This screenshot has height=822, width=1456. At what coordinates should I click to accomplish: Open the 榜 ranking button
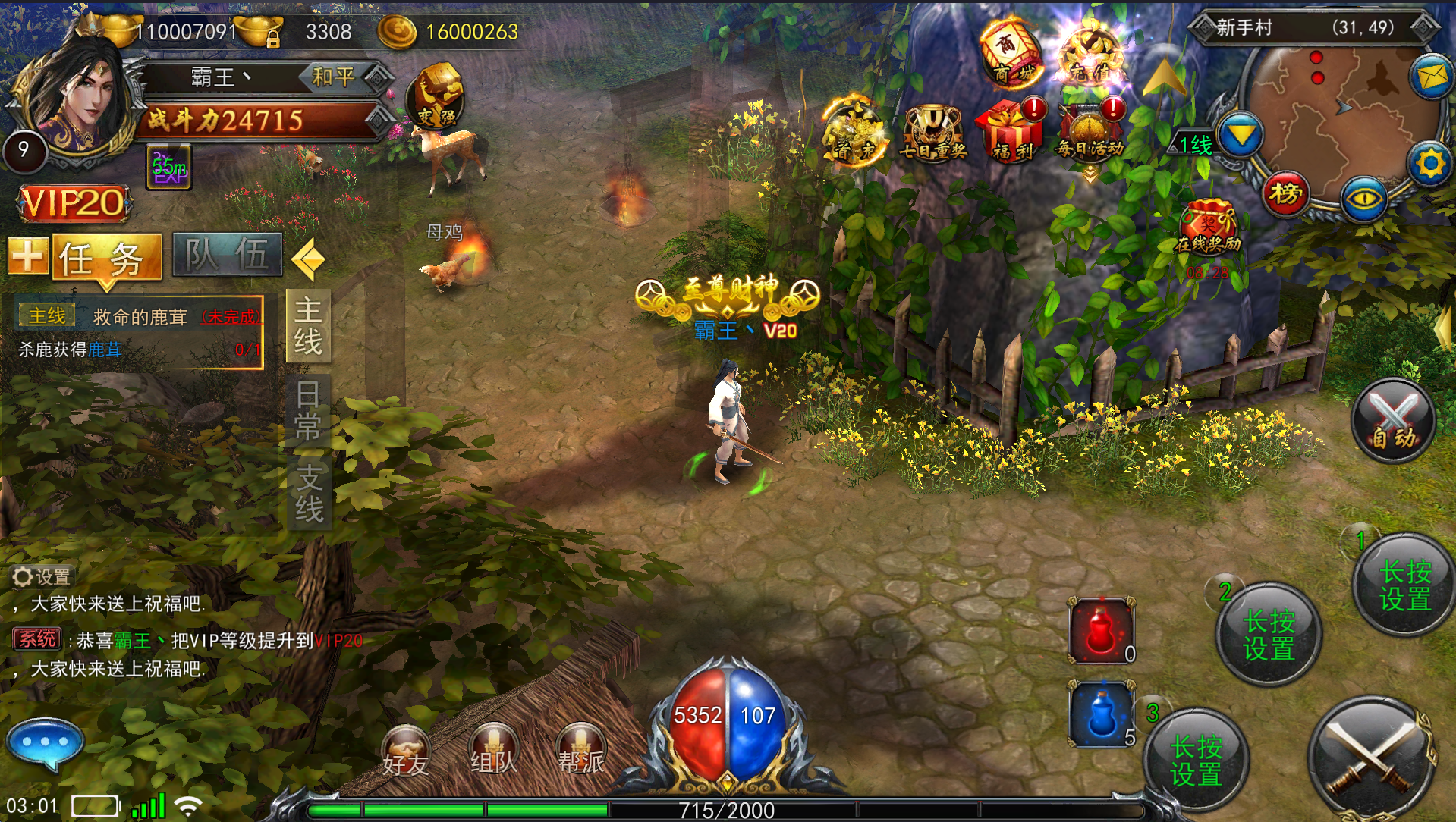tap(1285, 195)
